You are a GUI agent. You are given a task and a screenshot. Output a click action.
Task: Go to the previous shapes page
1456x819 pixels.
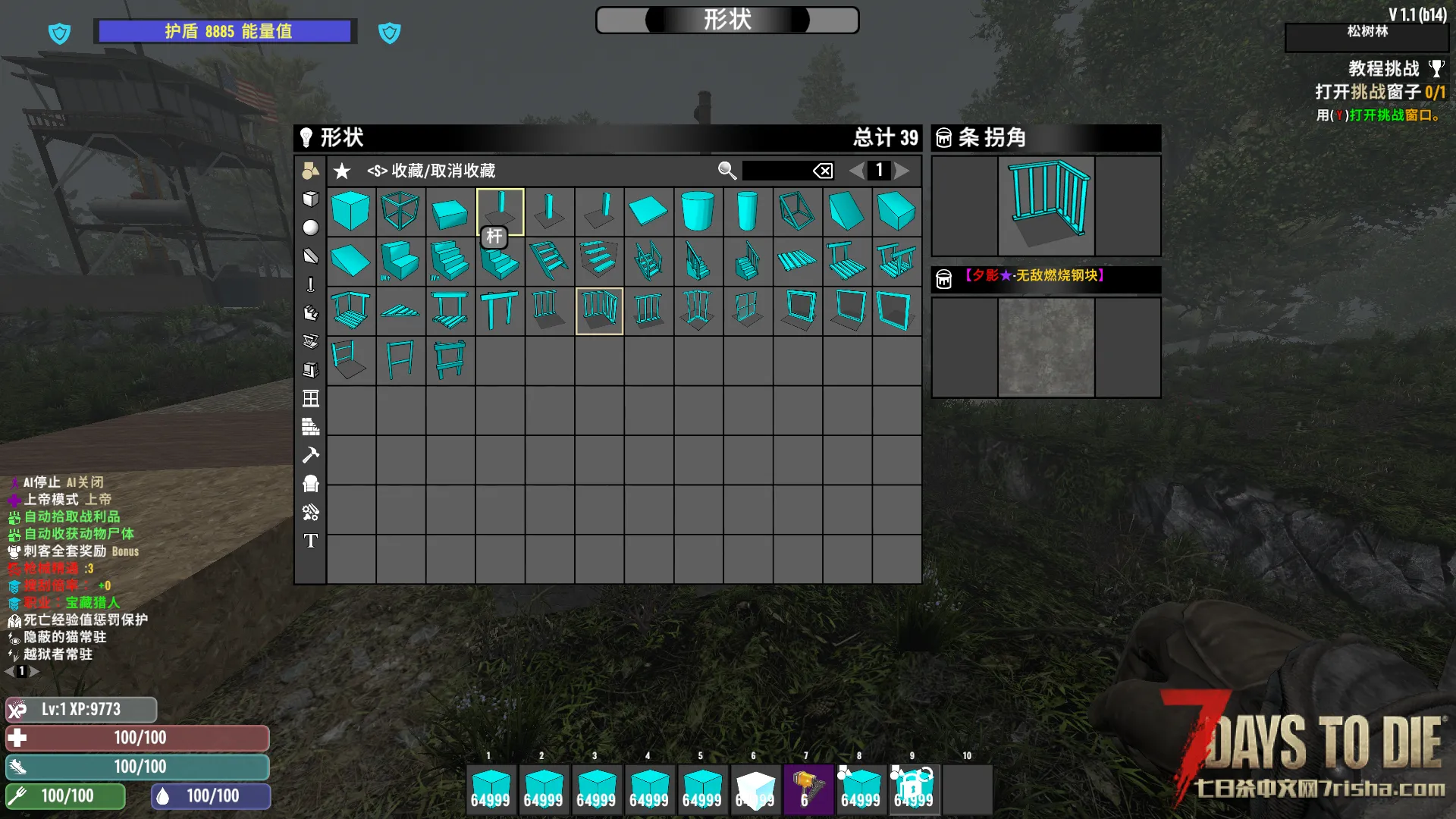click(856, 171)
